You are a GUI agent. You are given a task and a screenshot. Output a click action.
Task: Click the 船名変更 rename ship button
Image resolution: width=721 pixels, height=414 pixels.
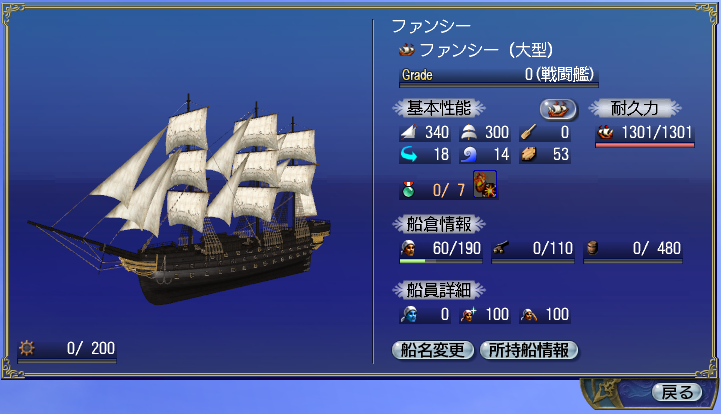(x=432, y=350)
